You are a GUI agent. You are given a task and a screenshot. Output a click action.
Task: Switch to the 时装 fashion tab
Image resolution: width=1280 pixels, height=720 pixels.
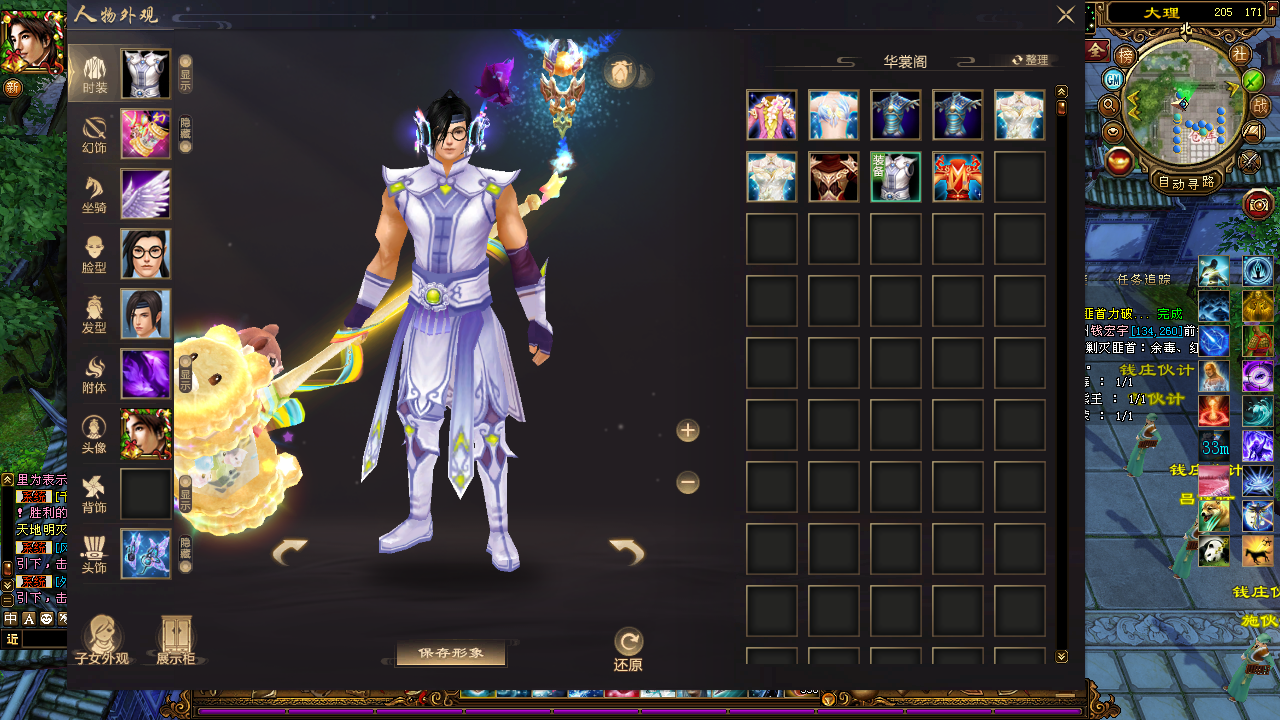(95, 74)
